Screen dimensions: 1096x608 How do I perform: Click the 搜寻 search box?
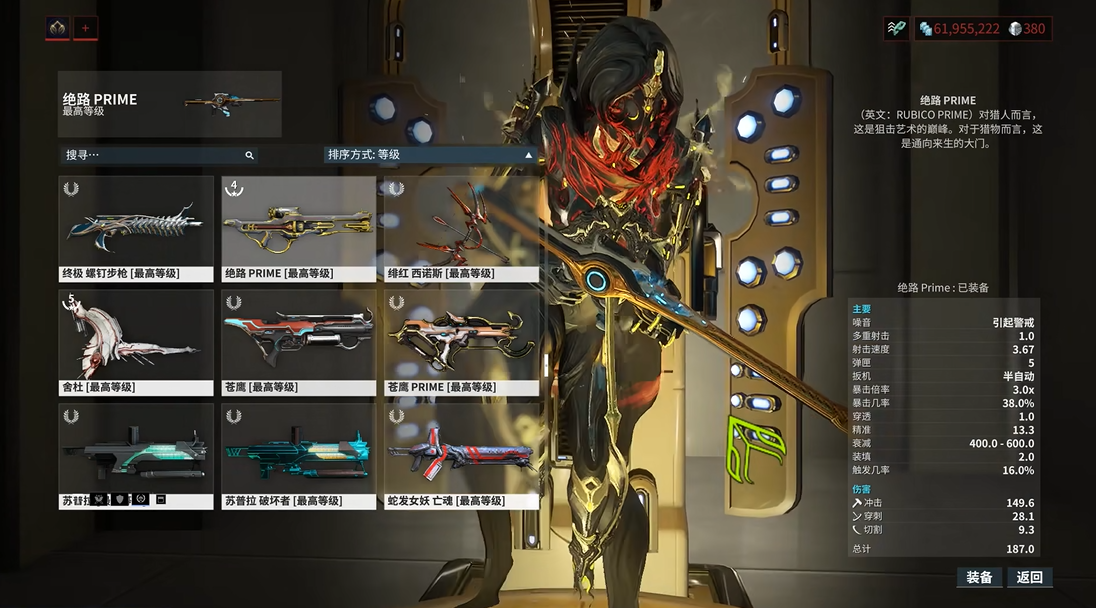tap(158, 155)
